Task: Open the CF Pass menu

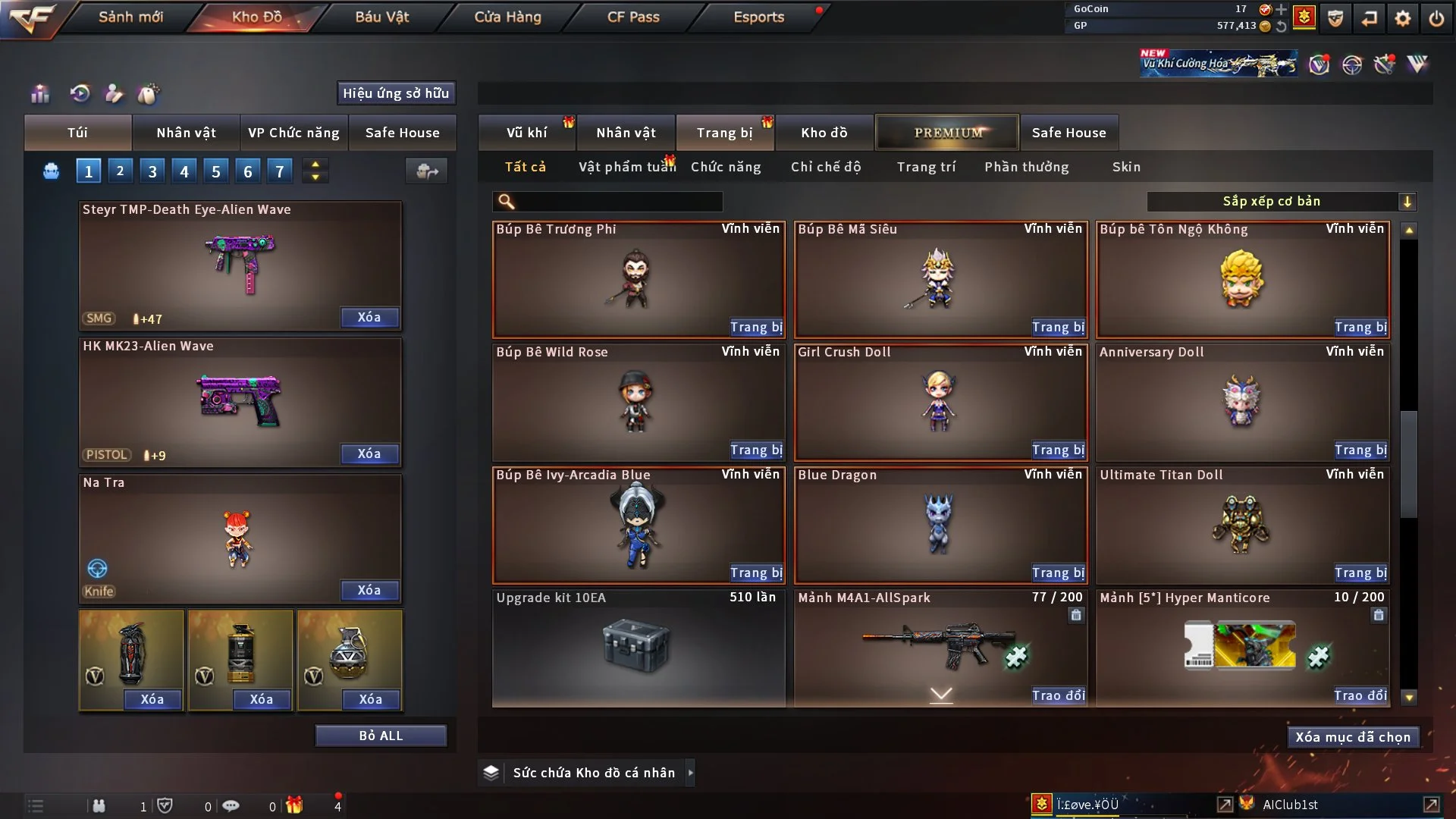Action: coord(633,17)
